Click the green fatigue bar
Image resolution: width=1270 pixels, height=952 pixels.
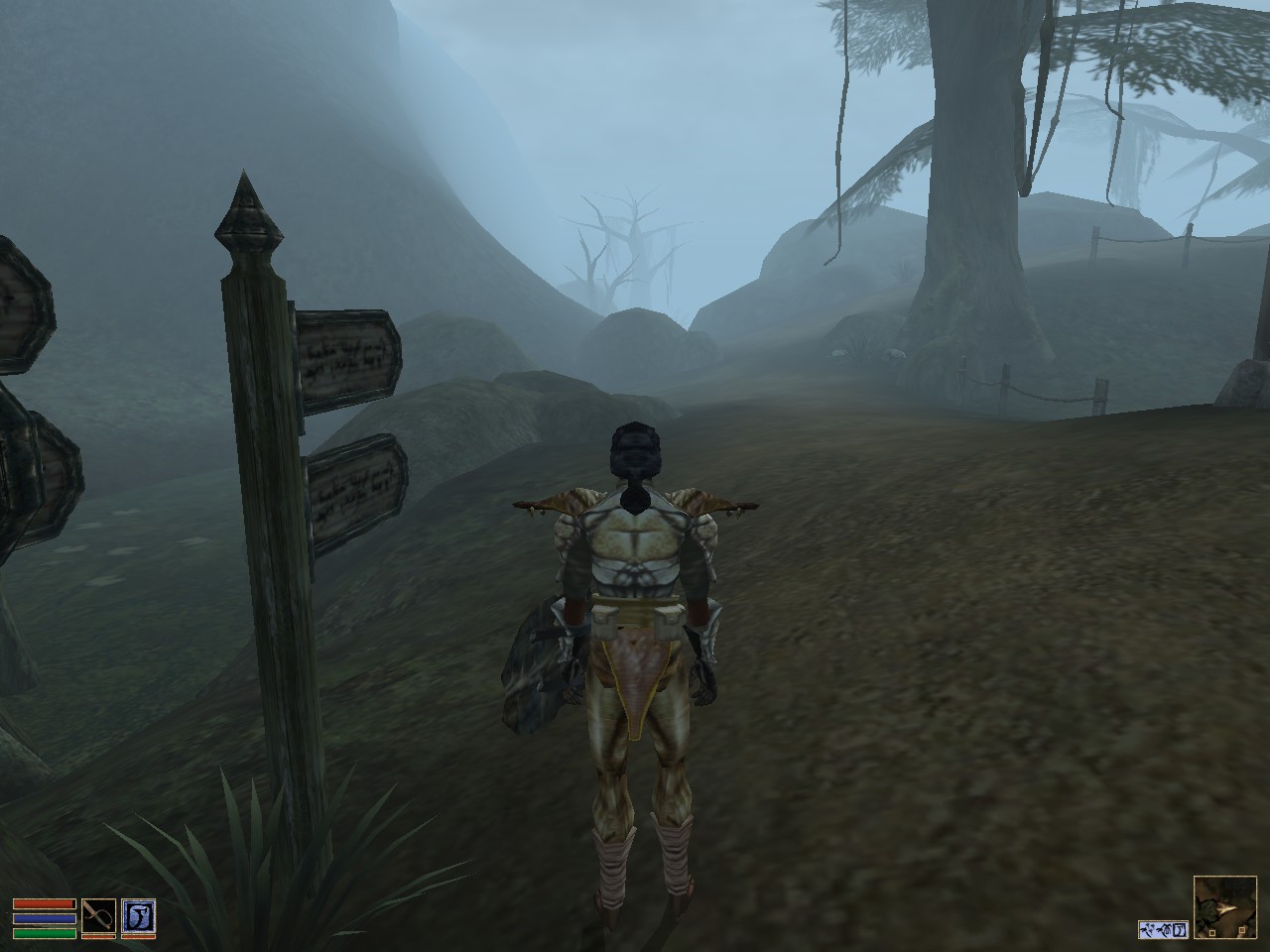45,933
